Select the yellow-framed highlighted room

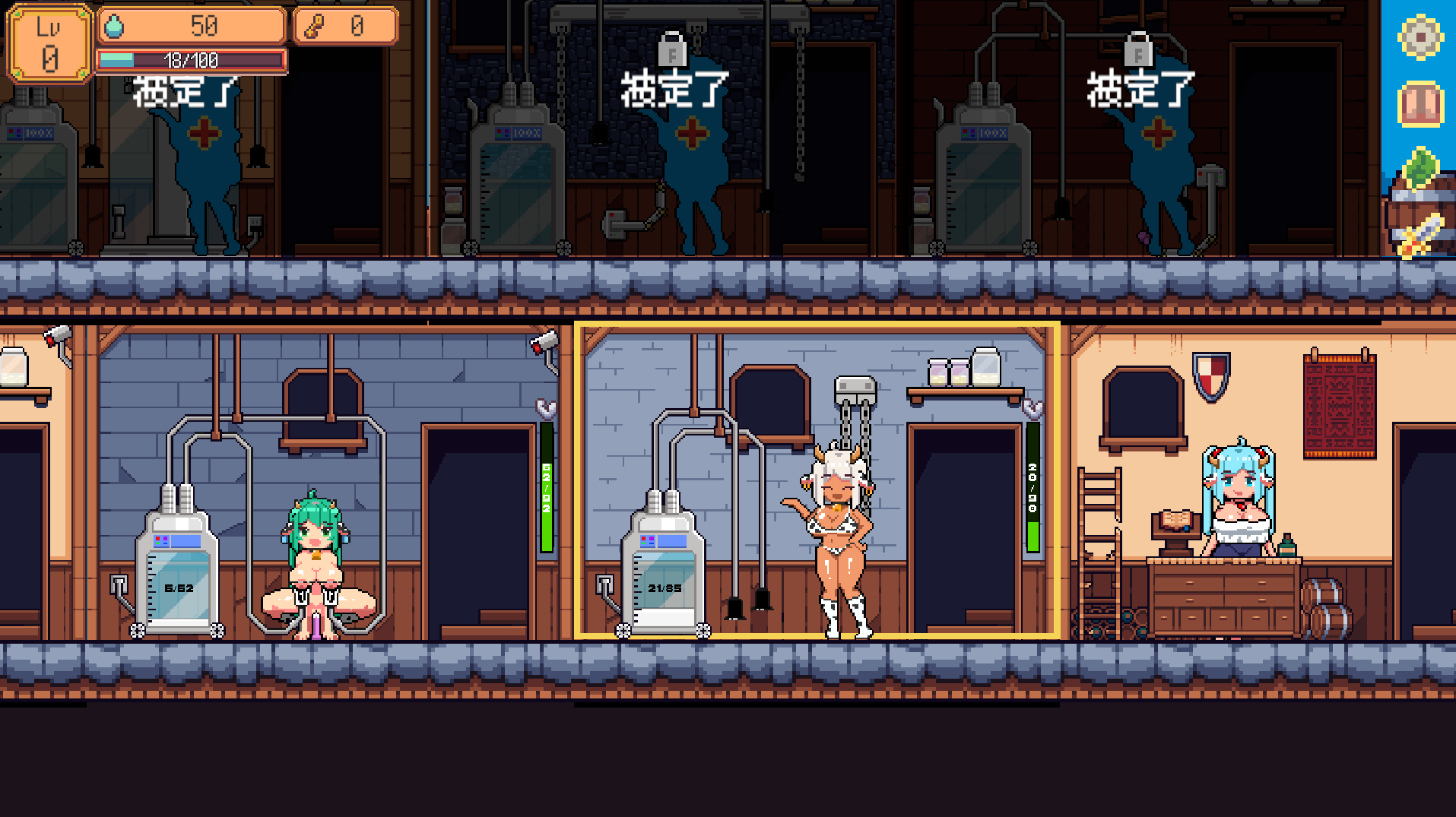click(x=817, y=480)
